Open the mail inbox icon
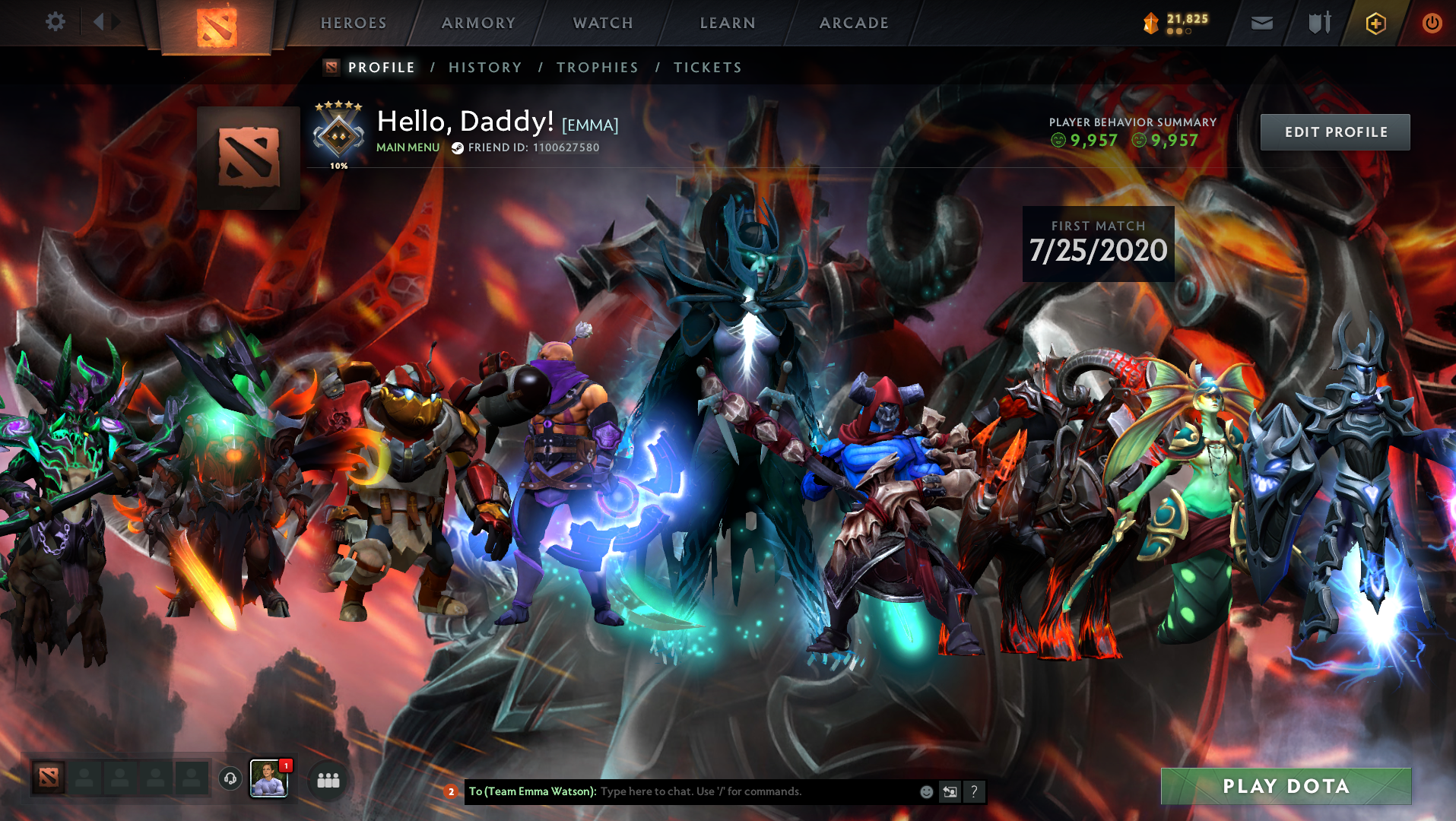 (1261, 23)
